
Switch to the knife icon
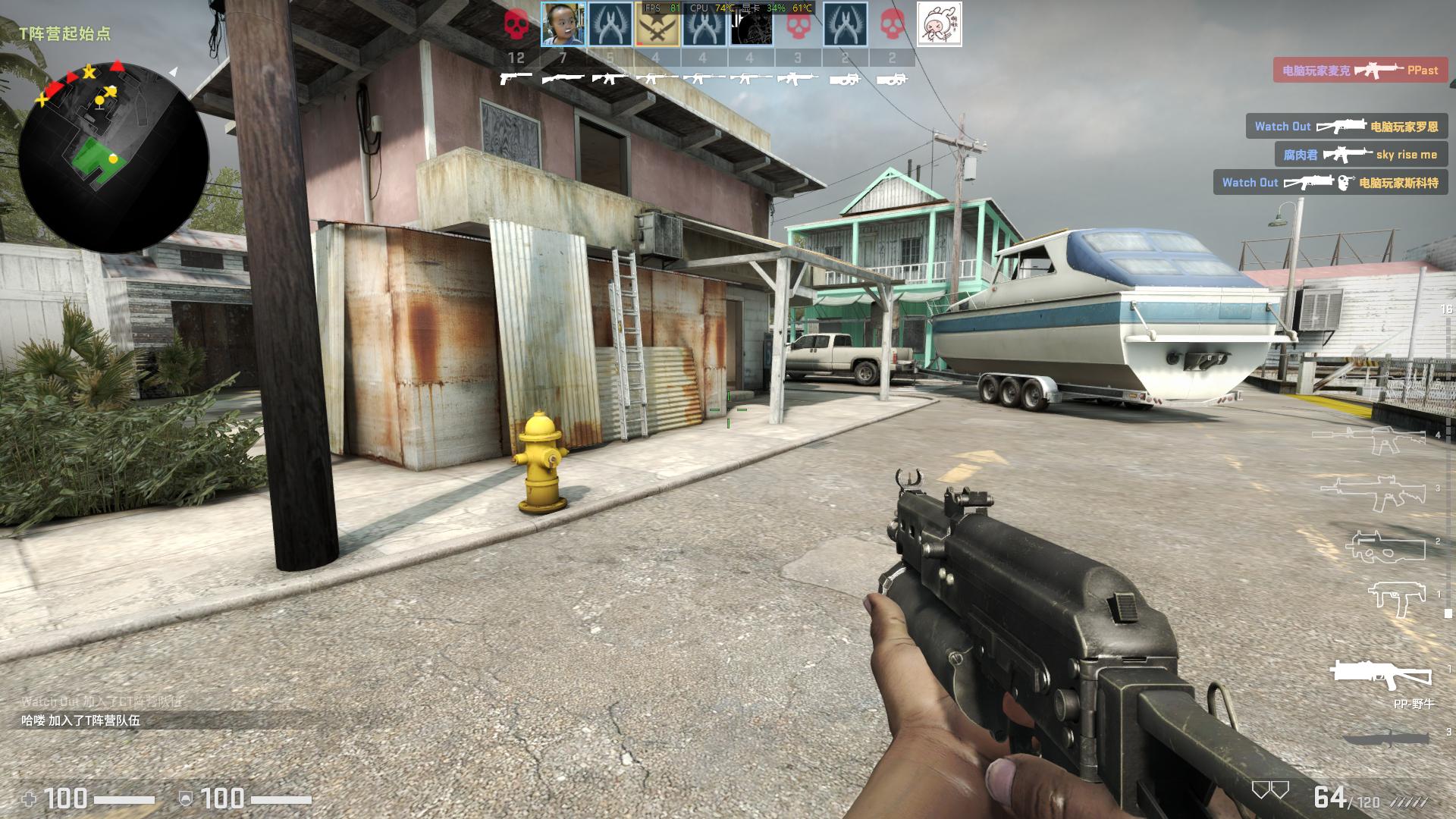1386,737
